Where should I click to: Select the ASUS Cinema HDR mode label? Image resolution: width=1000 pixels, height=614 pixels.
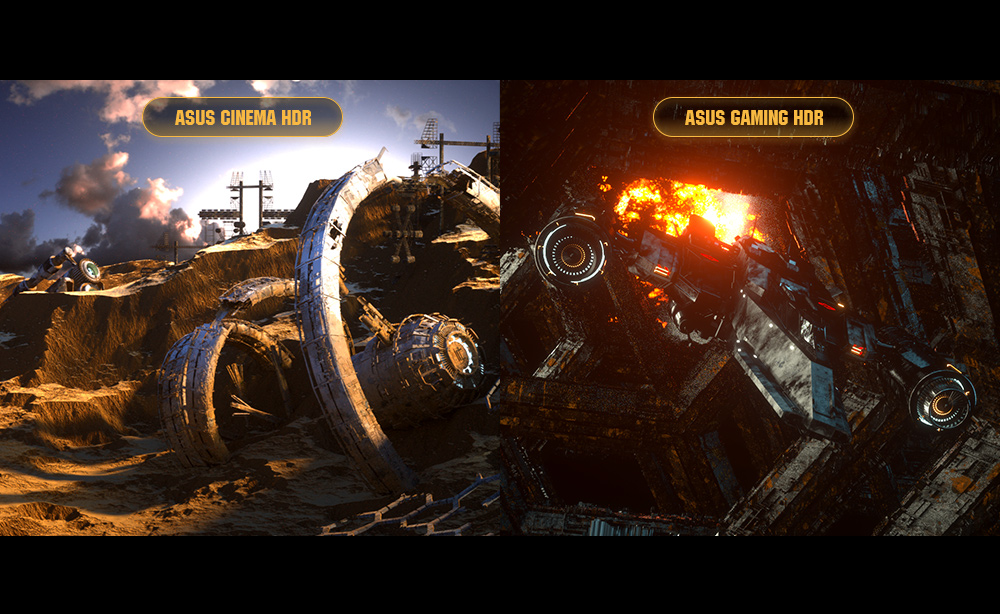[x=243, y=118]
